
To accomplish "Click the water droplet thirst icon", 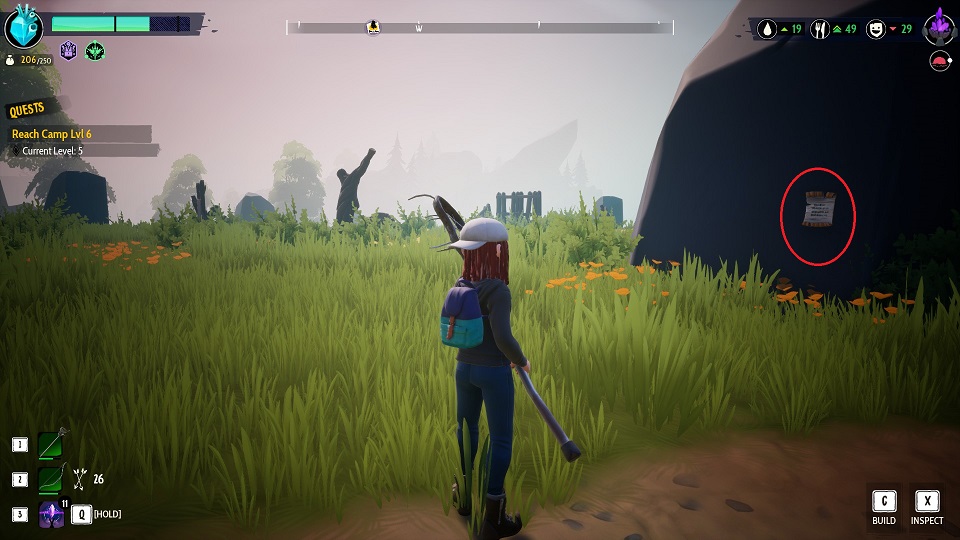I will point(768,29).
